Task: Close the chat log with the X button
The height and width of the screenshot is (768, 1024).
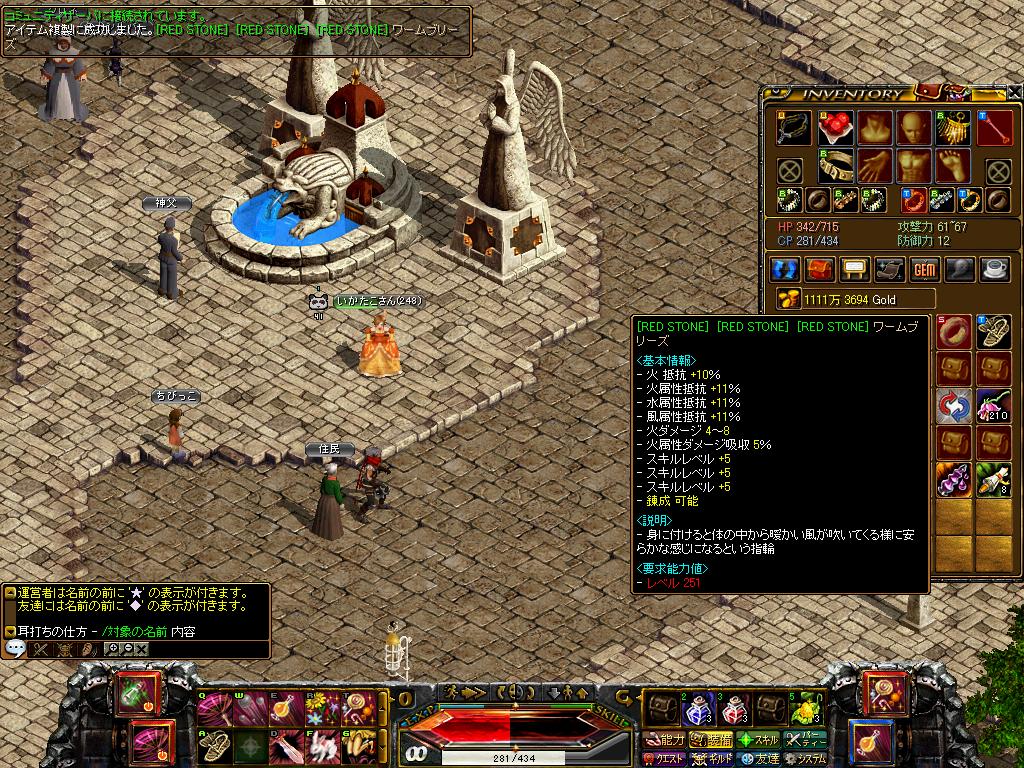Action: 142,649
